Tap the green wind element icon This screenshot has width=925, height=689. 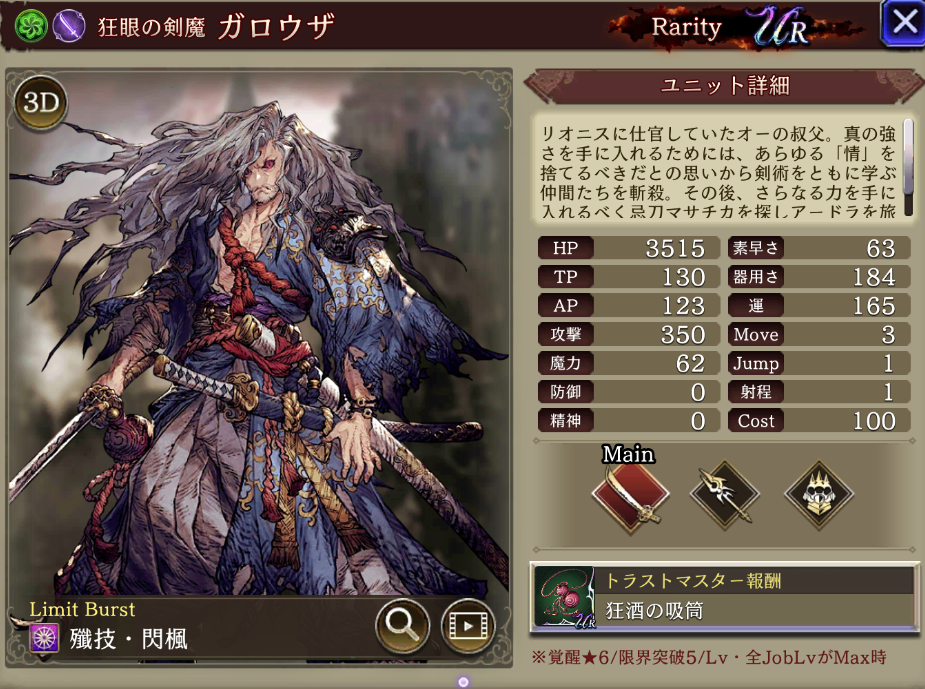coord(33,25)
